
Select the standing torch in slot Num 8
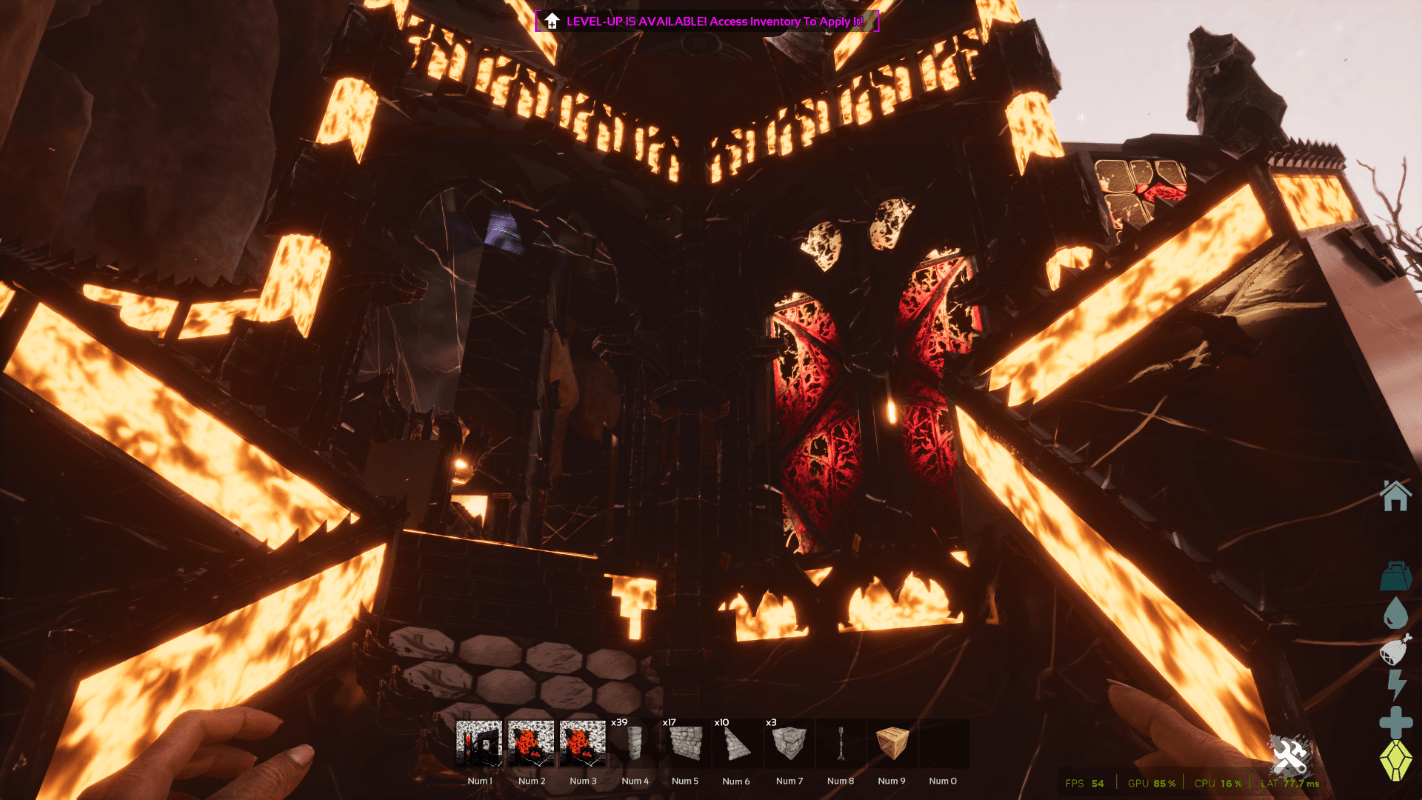(x=841, y=744)
